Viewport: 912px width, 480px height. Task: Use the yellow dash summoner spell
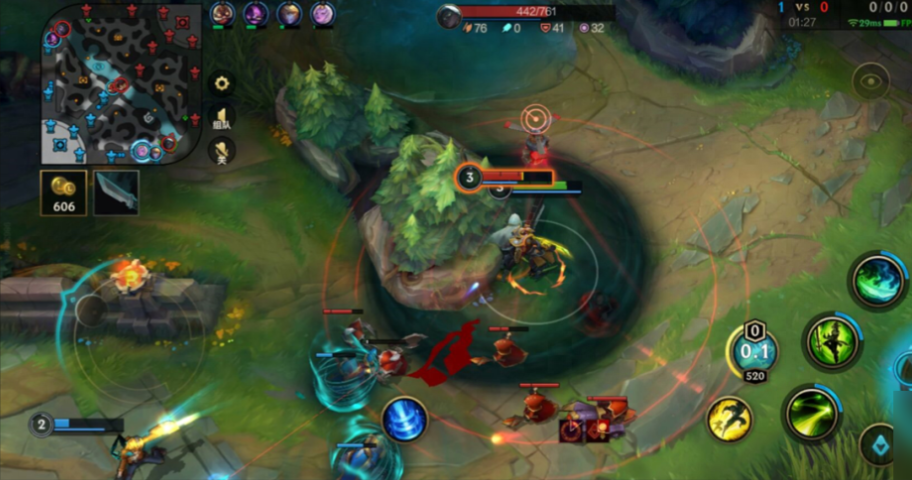tap(730, 420)
